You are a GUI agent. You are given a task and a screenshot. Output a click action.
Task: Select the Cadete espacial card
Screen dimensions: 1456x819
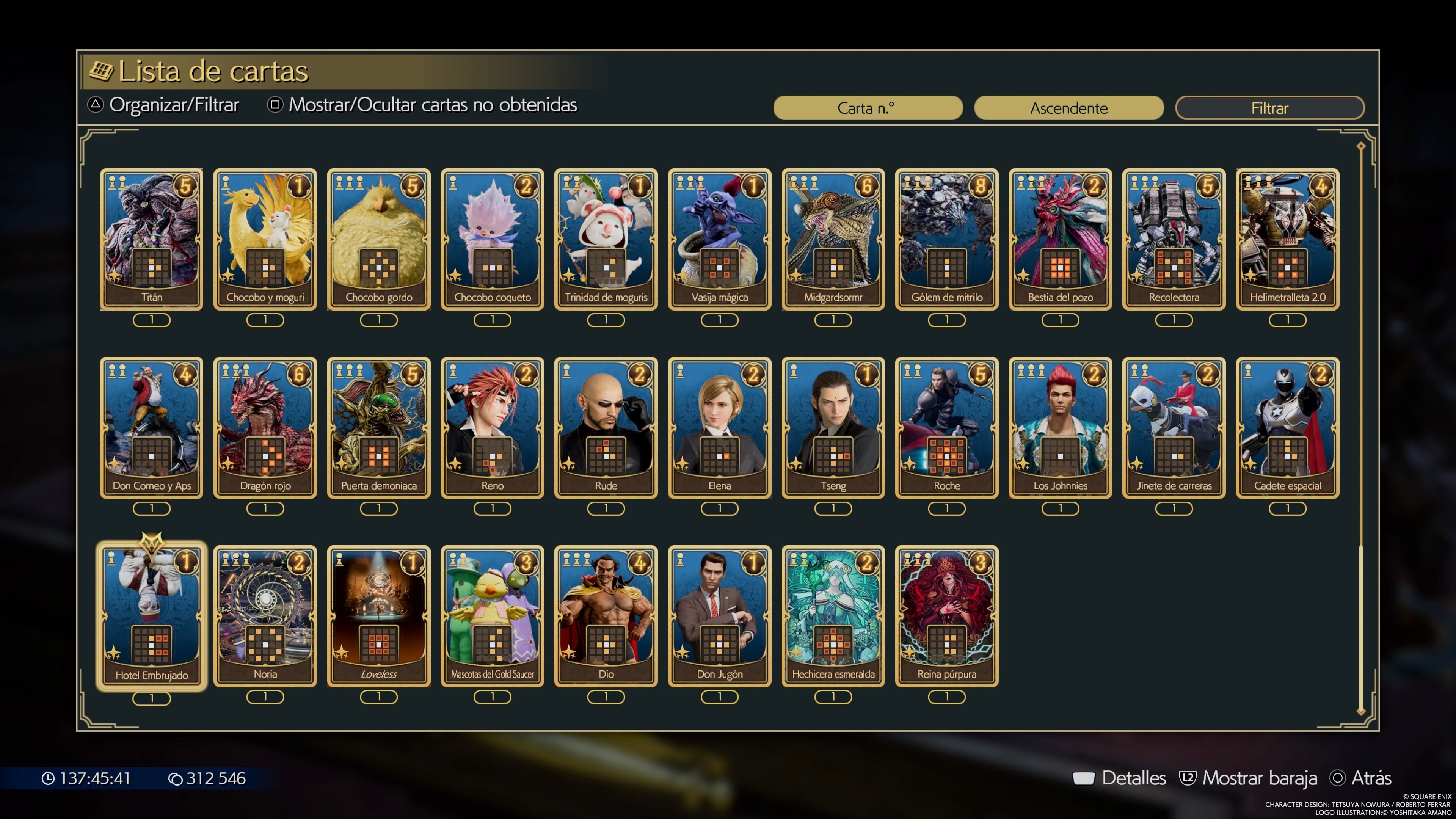coord(1288,427)
